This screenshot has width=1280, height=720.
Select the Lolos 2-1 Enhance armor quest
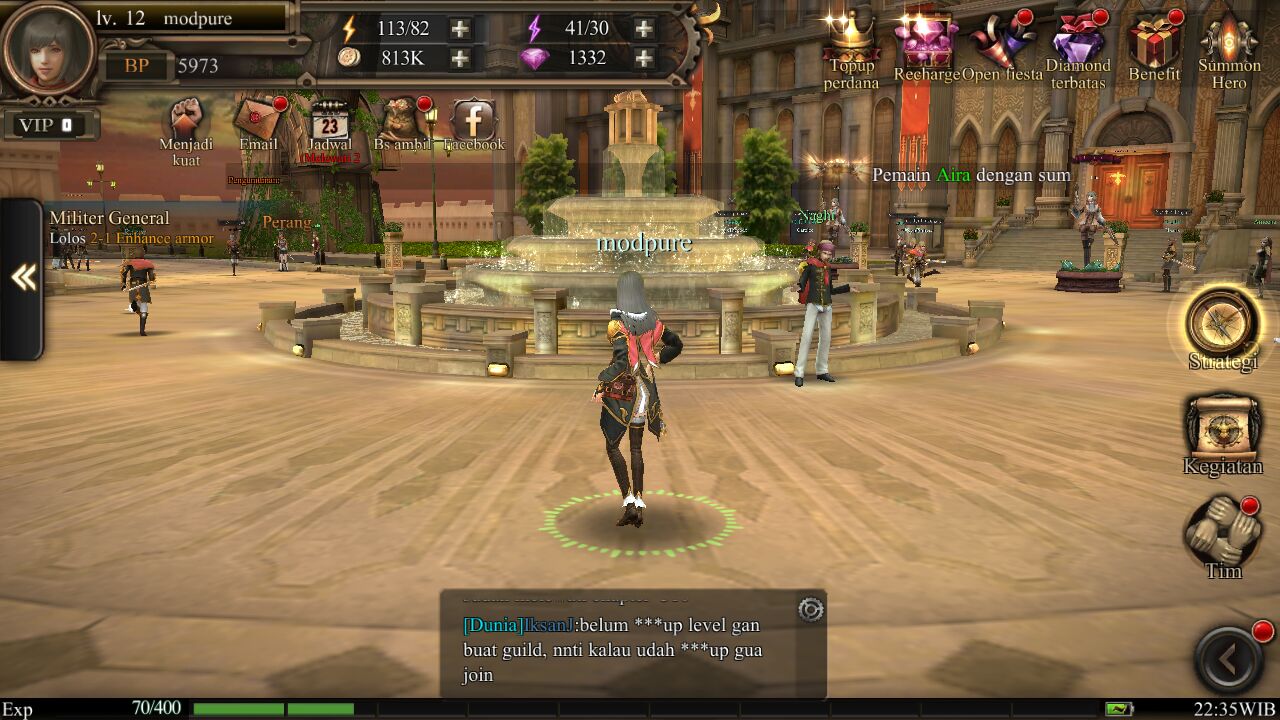pyautogui.click(x=133, y=239)
